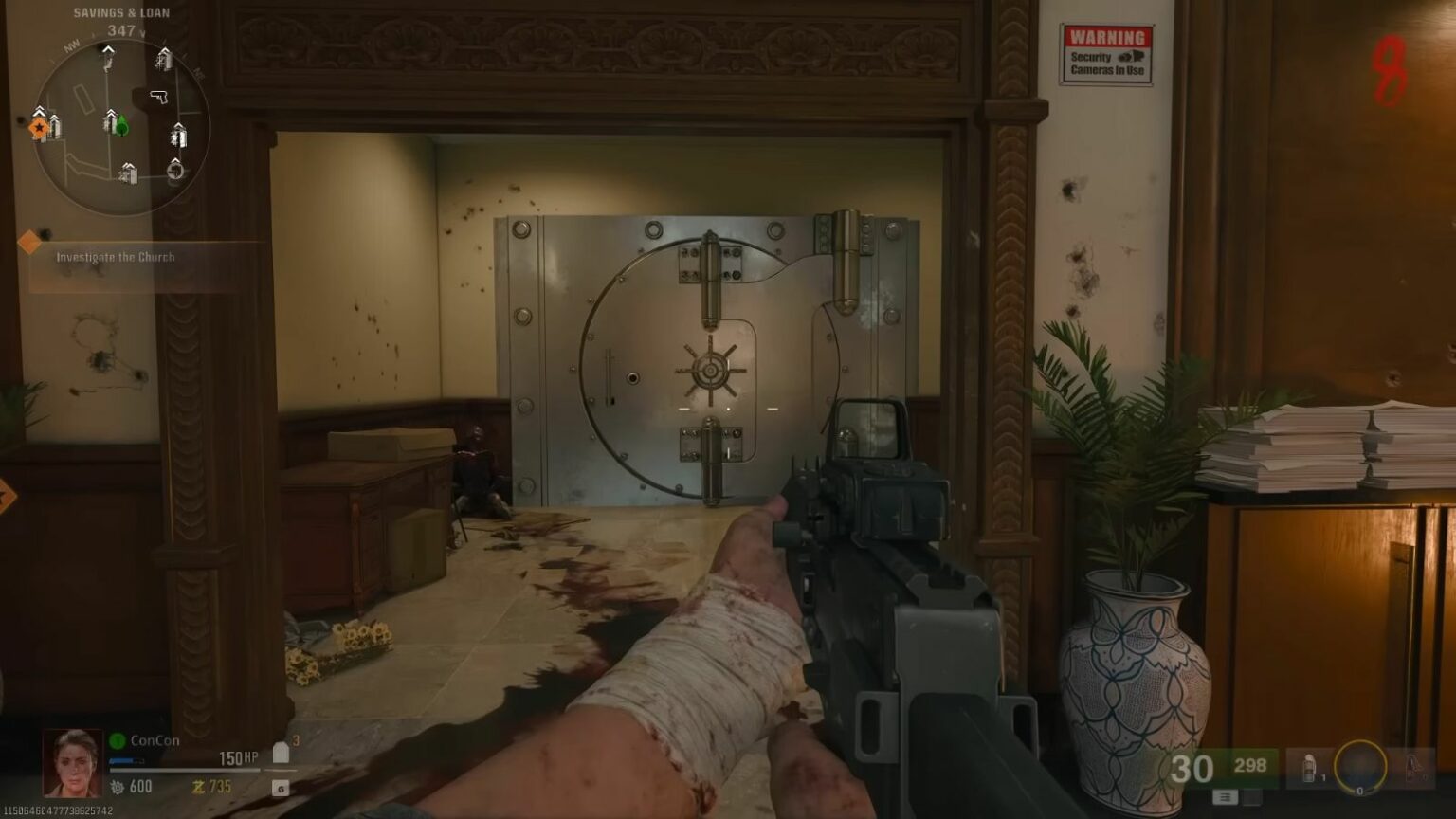The image size is (1456, 819).
Task: Click the green perk icon on the minimap
Action: click(x=123, y=126)
